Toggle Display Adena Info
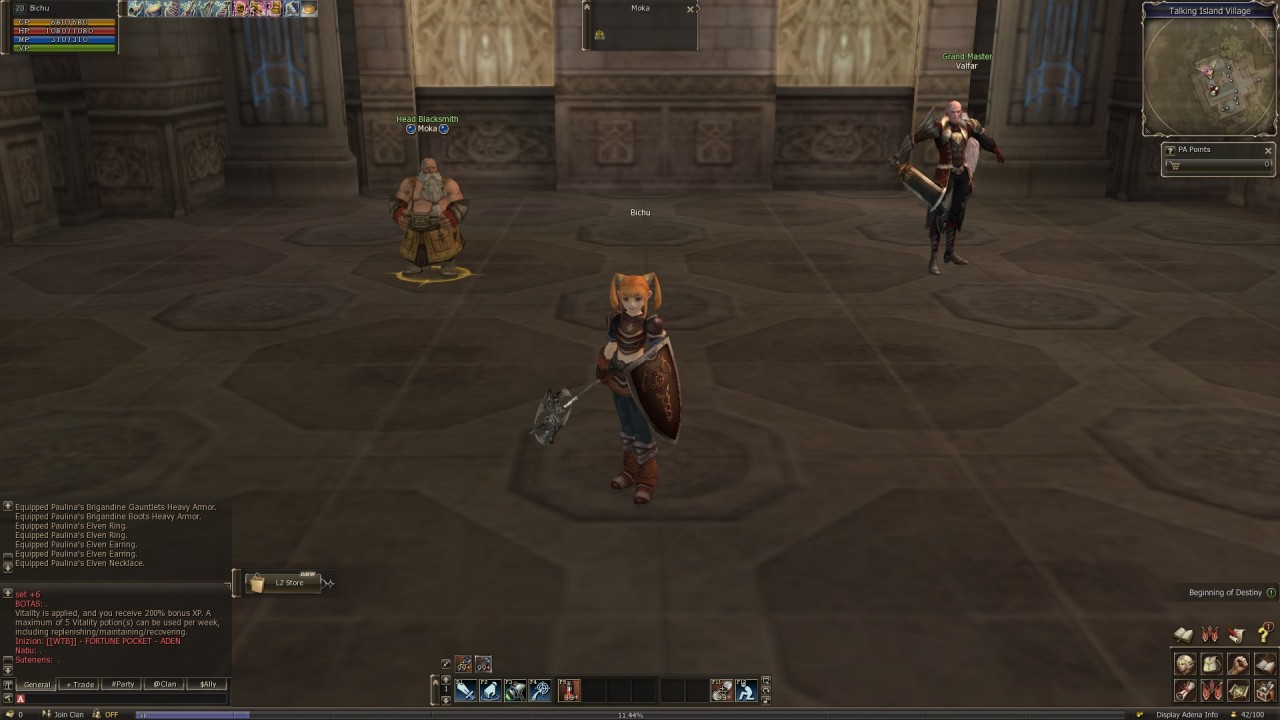 coord(1186,715)
